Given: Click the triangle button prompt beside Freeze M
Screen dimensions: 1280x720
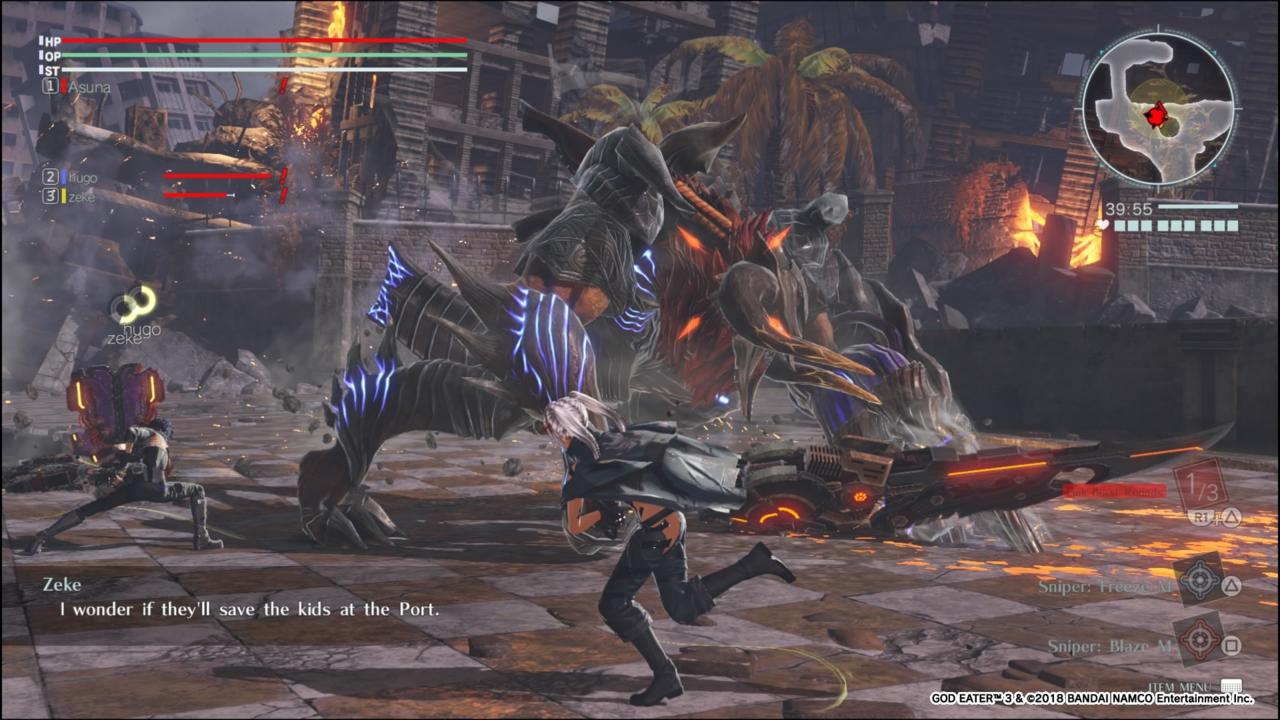Looking at the screenshot, I should click(x=1231, y=587).
